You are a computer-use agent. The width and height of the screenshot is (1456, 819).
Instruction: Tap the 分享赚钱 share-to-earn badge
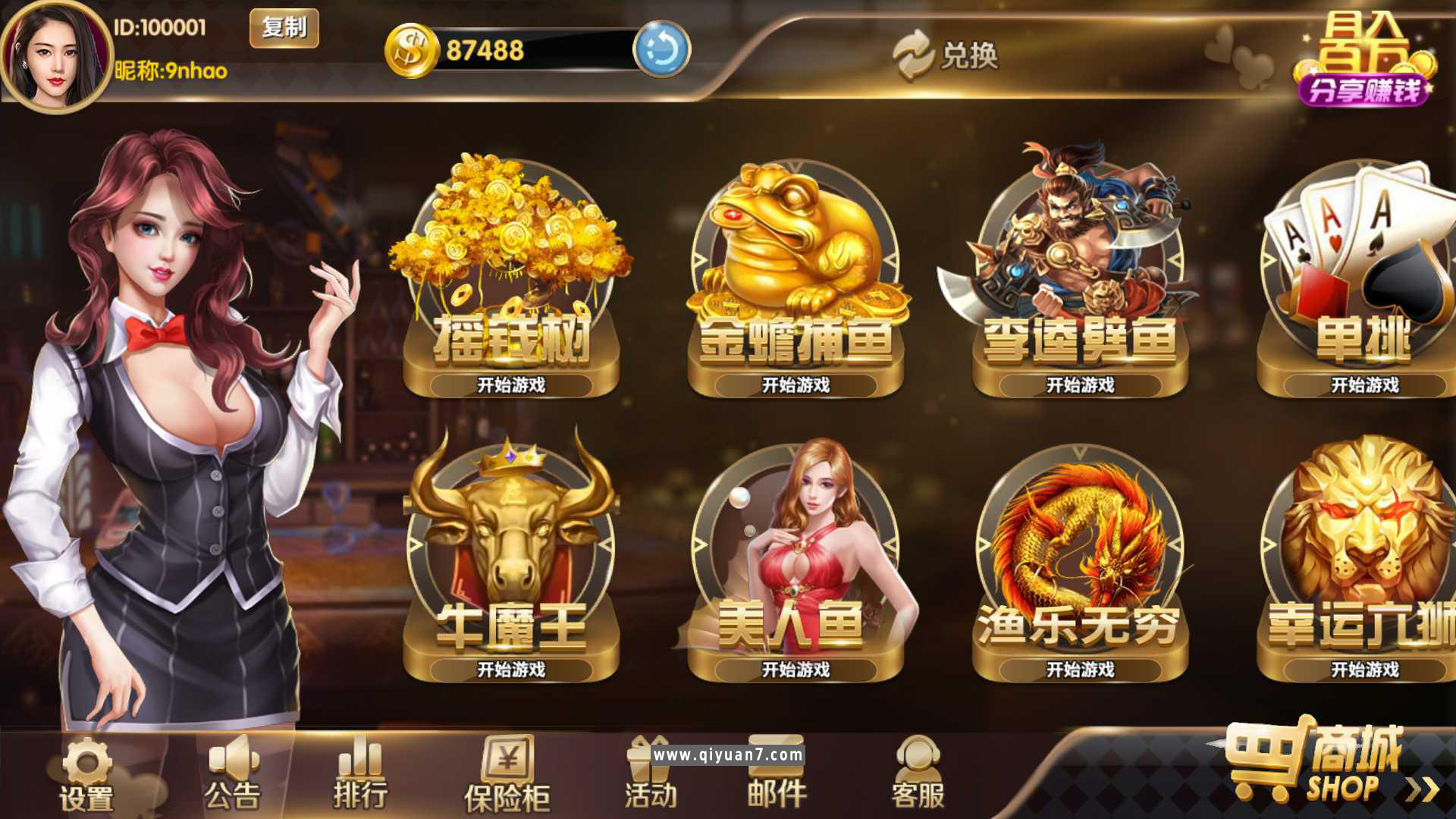point(1365,89)
